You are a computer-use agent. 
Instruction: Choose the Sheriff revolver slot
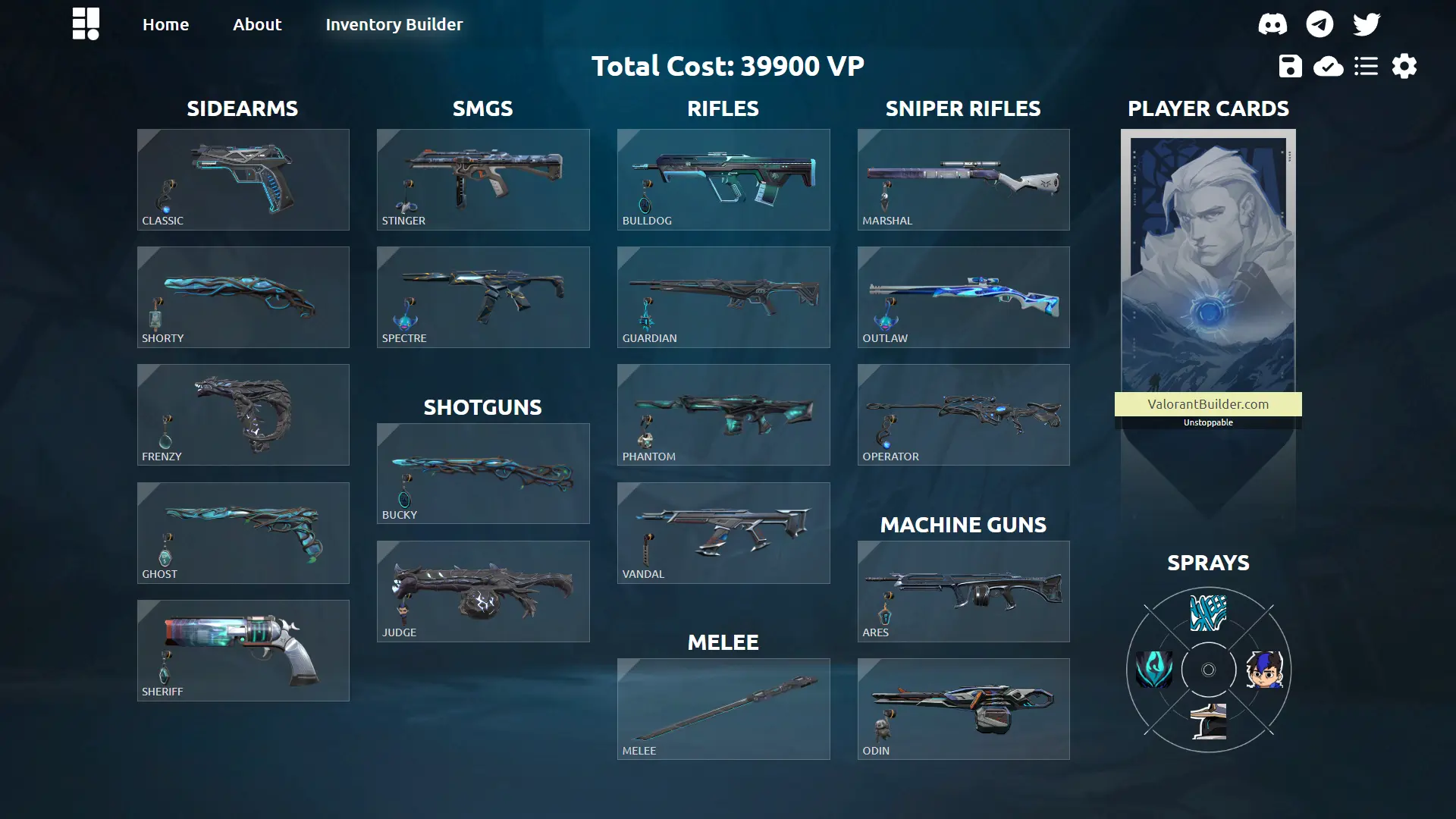coord(243,651)
